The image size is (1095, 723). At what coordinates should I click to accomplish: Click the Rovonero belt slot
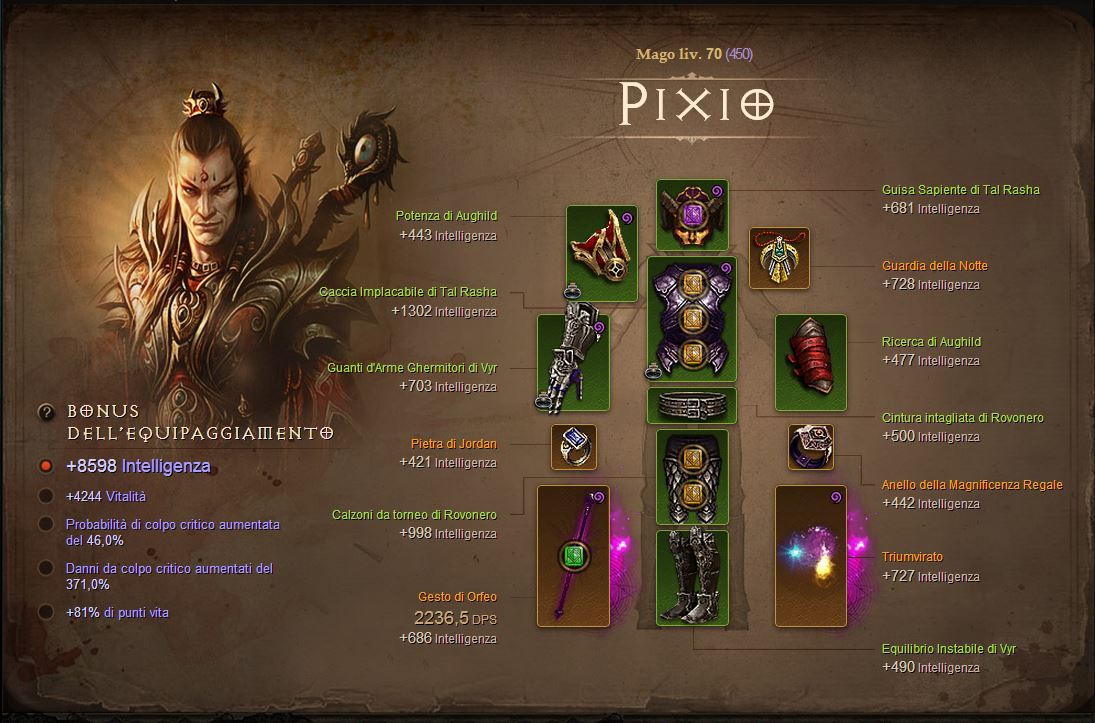tap(692, 405)
